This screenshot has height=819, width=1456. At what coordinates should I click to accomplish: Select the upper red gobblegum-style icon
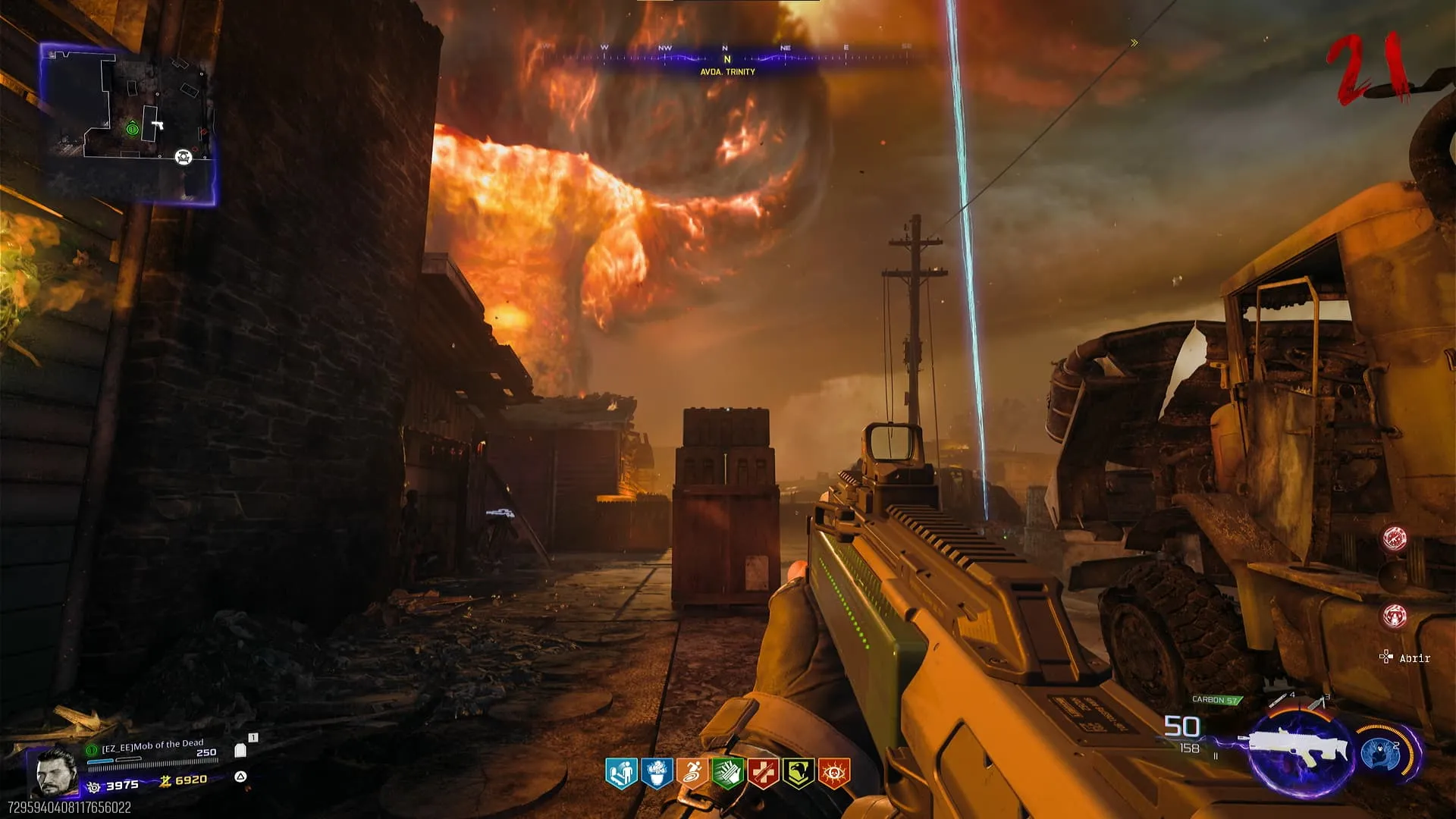coord(1395,538)
